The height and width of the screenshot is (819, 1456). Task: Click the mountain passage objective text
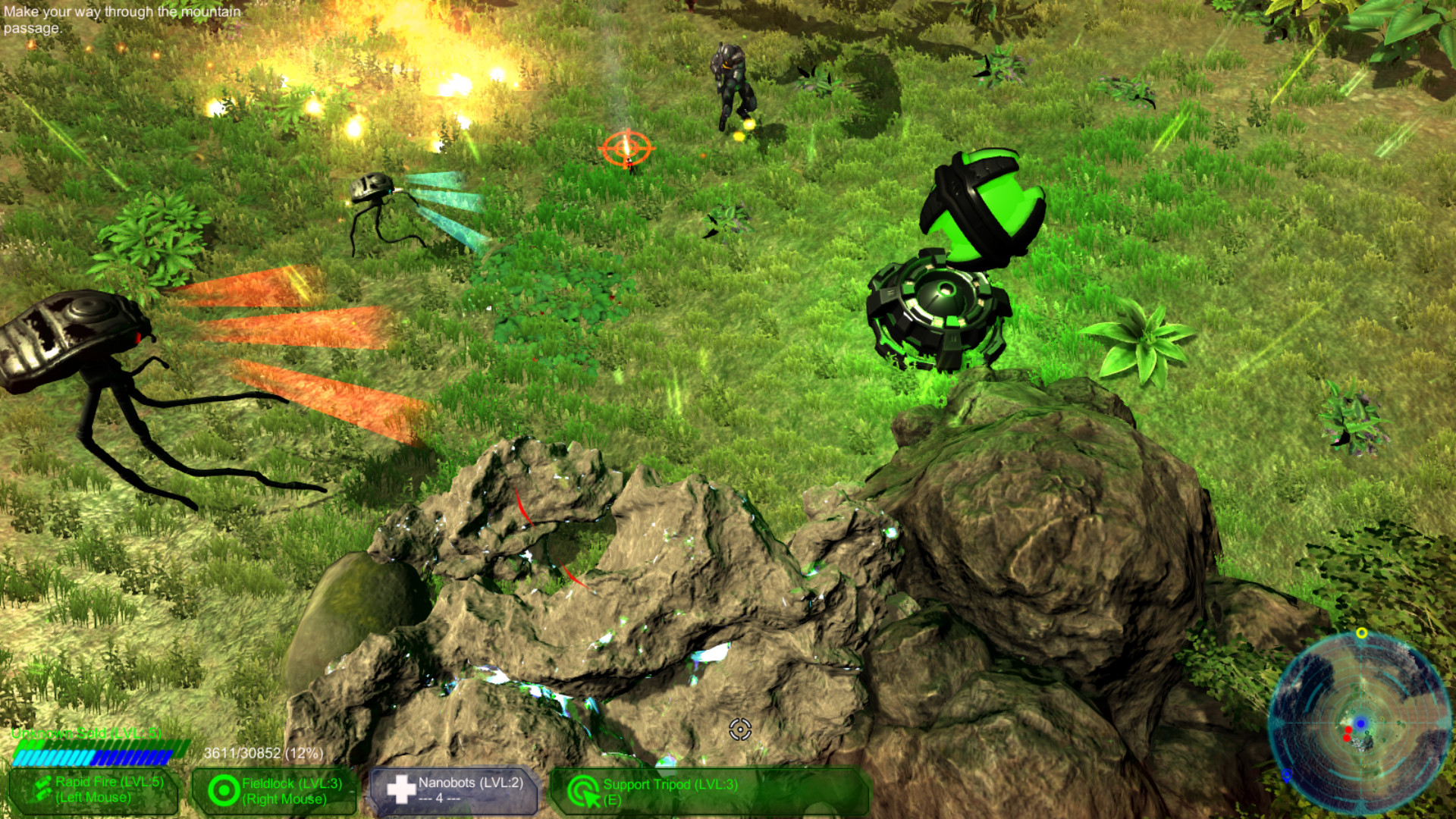(121, 19)
